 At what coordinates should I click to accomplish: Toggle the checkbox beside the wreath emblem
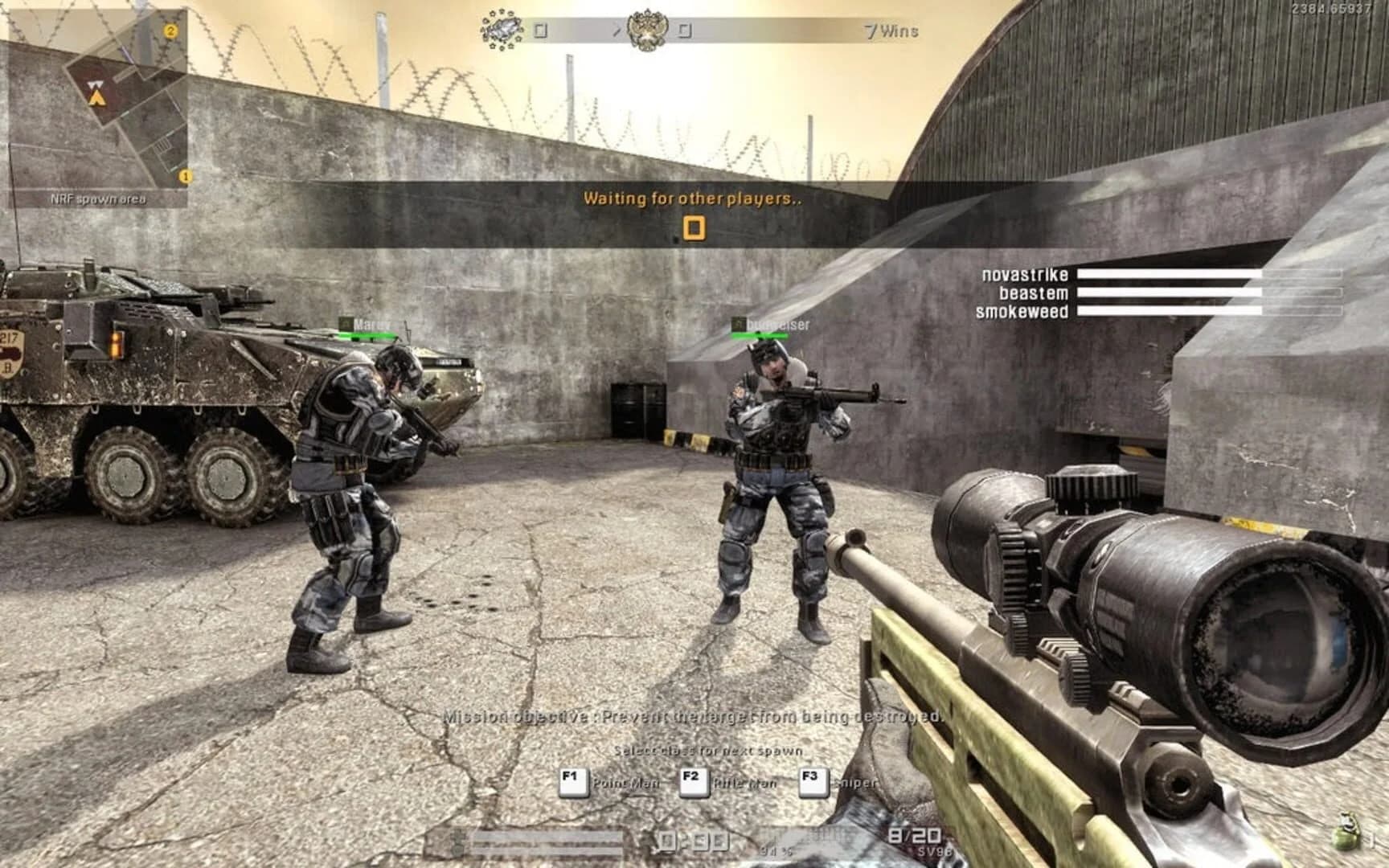coord(540,28)
